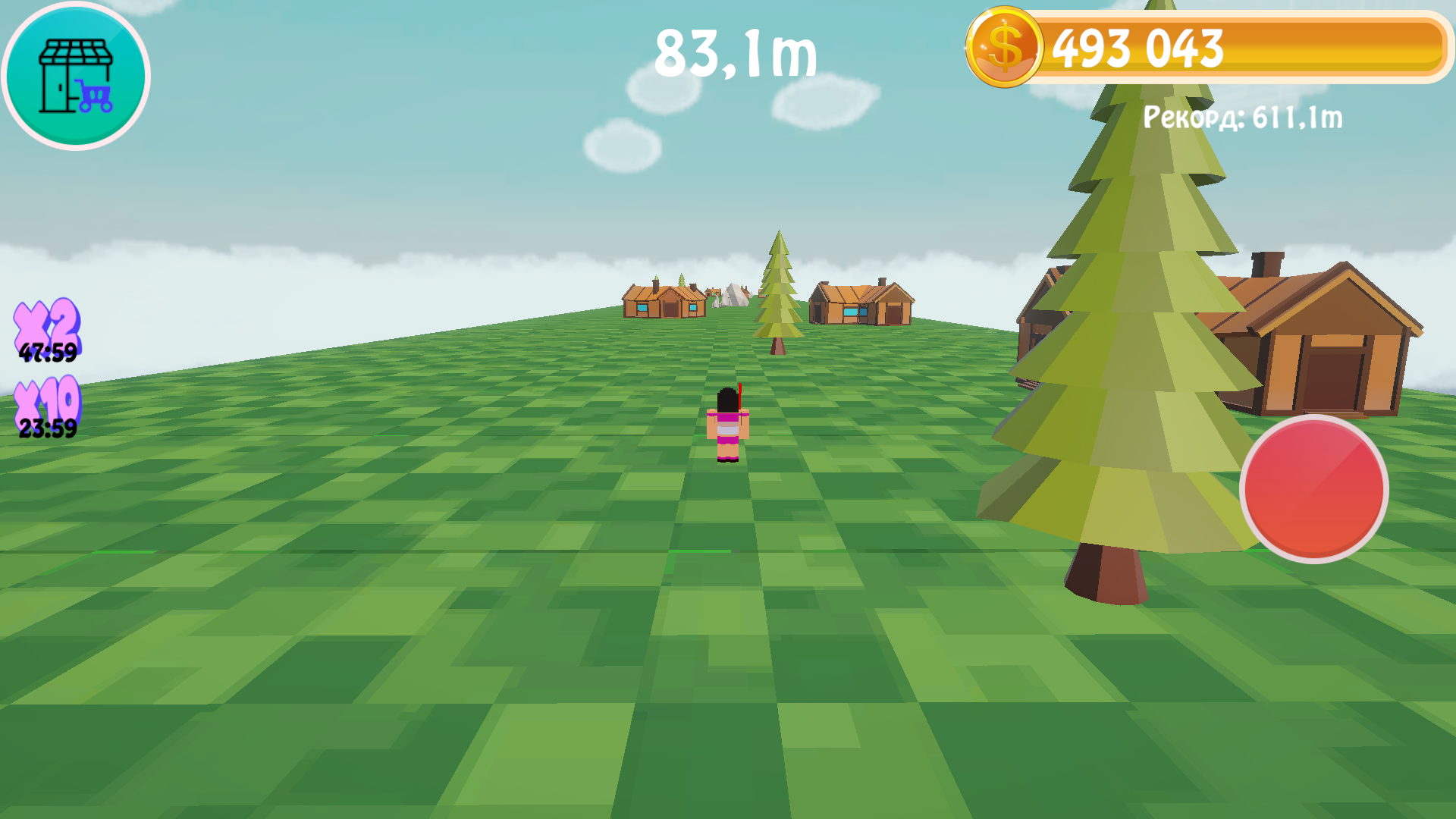This screenshot has width=1456, height=819.
Task: Tap the dollar sign coin symbol
Action: coord(1006,49)
